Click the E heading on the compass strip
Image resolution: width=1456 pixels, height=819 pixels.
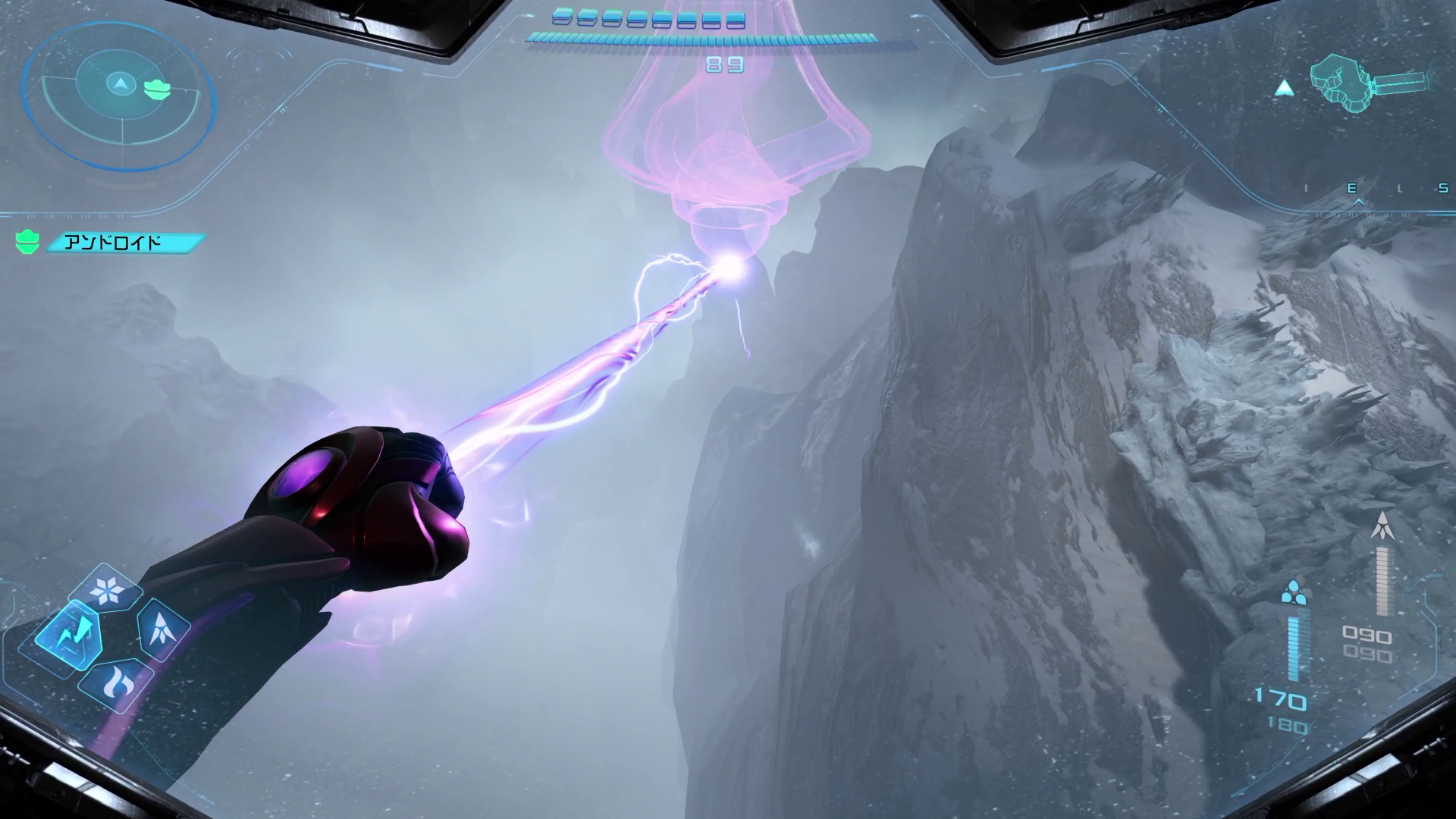pyautogui.click(x=1351, y=189)
